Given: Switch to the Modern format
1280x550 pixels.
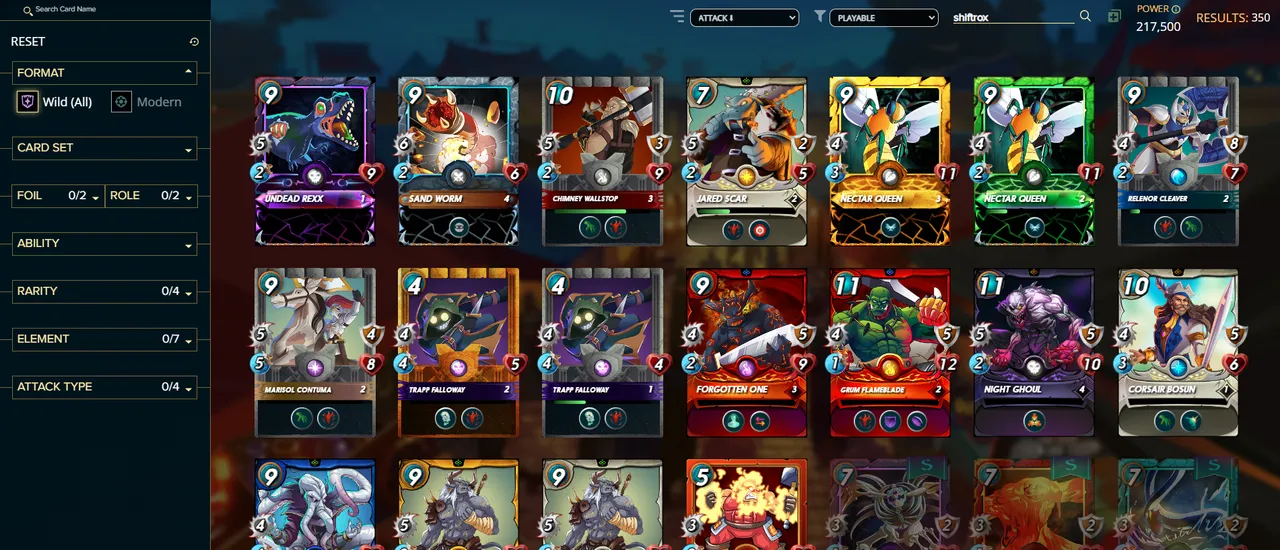Looking at the screenshot, I should pos(146,102).
